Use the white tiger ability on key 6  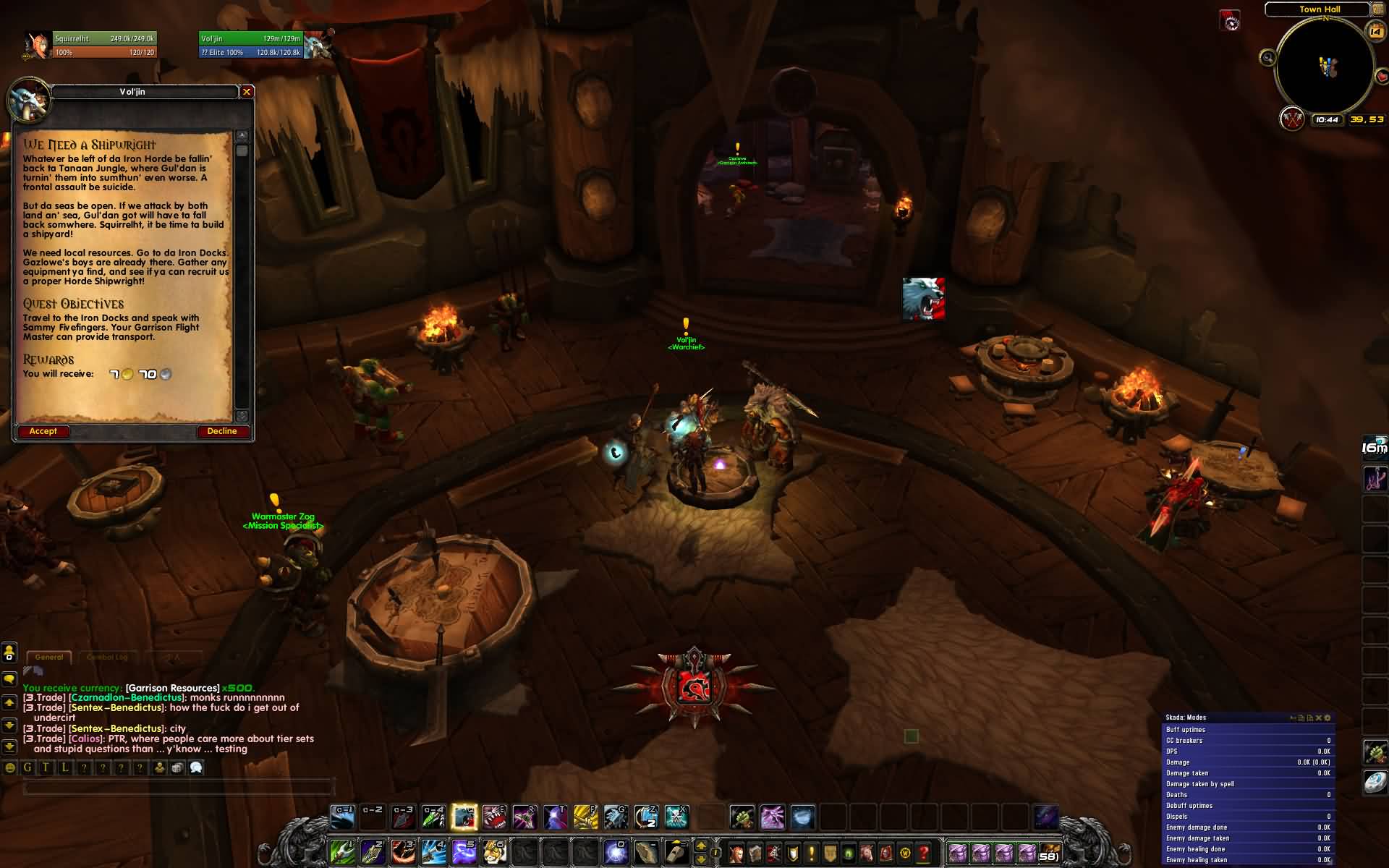(495, 851)
